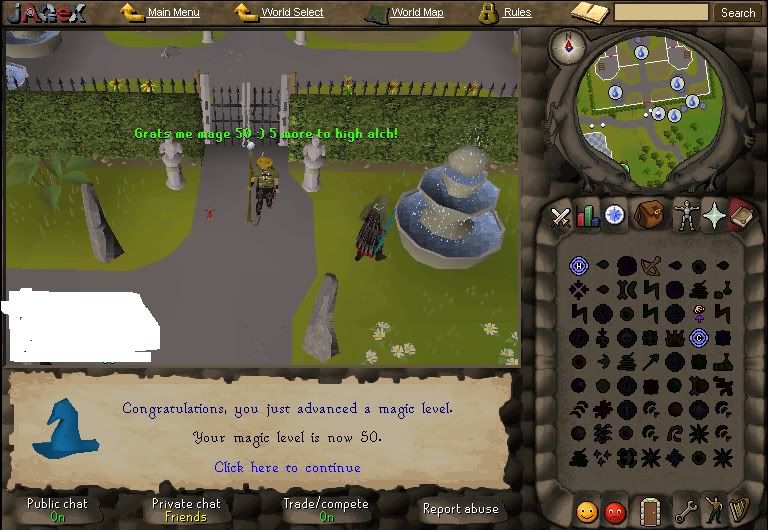Show the worn equipment tab
The width and height of the screenshot is (768, 530).
(x=684, y=215)
